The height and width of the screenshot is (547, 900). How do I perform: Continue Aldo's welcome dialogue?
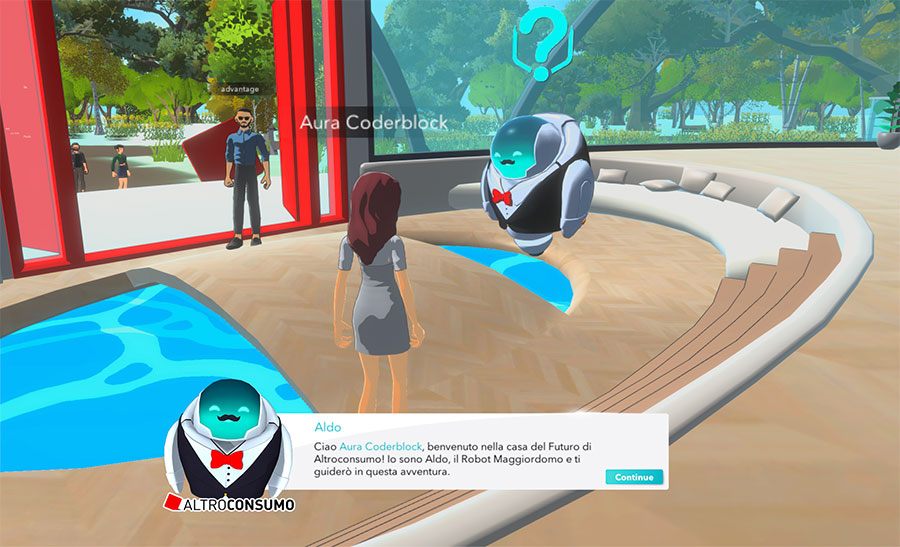click(x=634, y=477)
